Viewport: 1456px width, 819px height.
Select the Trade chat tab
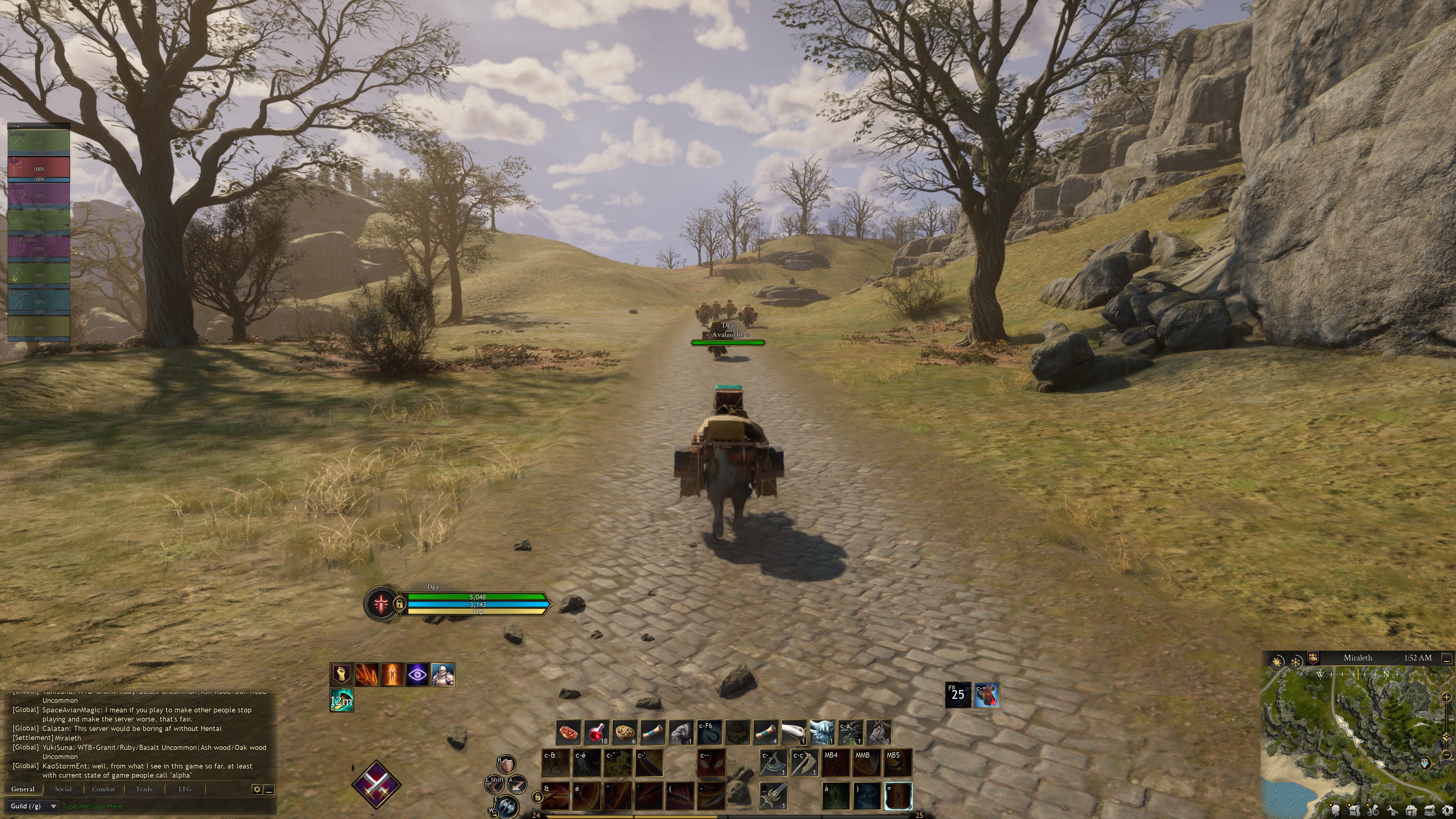coord(144,789)
